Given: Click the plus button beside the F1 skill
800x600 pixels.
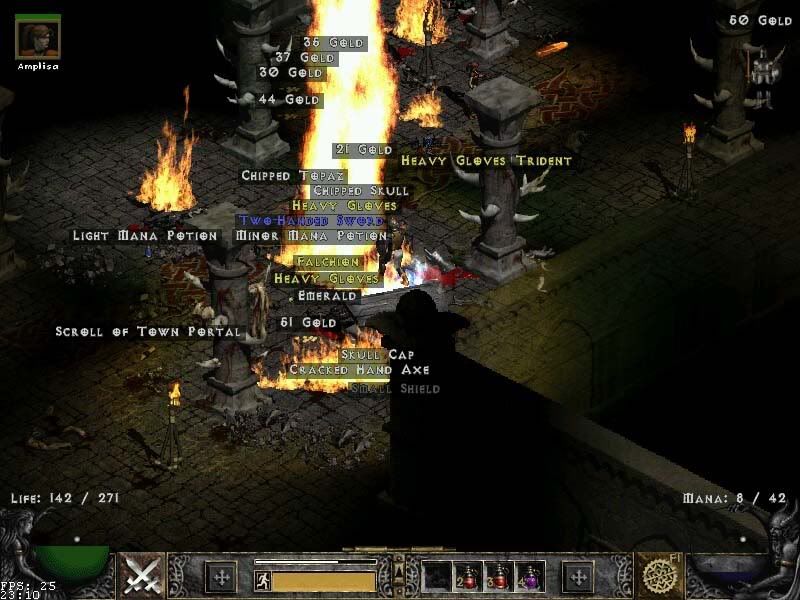Looking at the screenshot, I should pos(578,576).
